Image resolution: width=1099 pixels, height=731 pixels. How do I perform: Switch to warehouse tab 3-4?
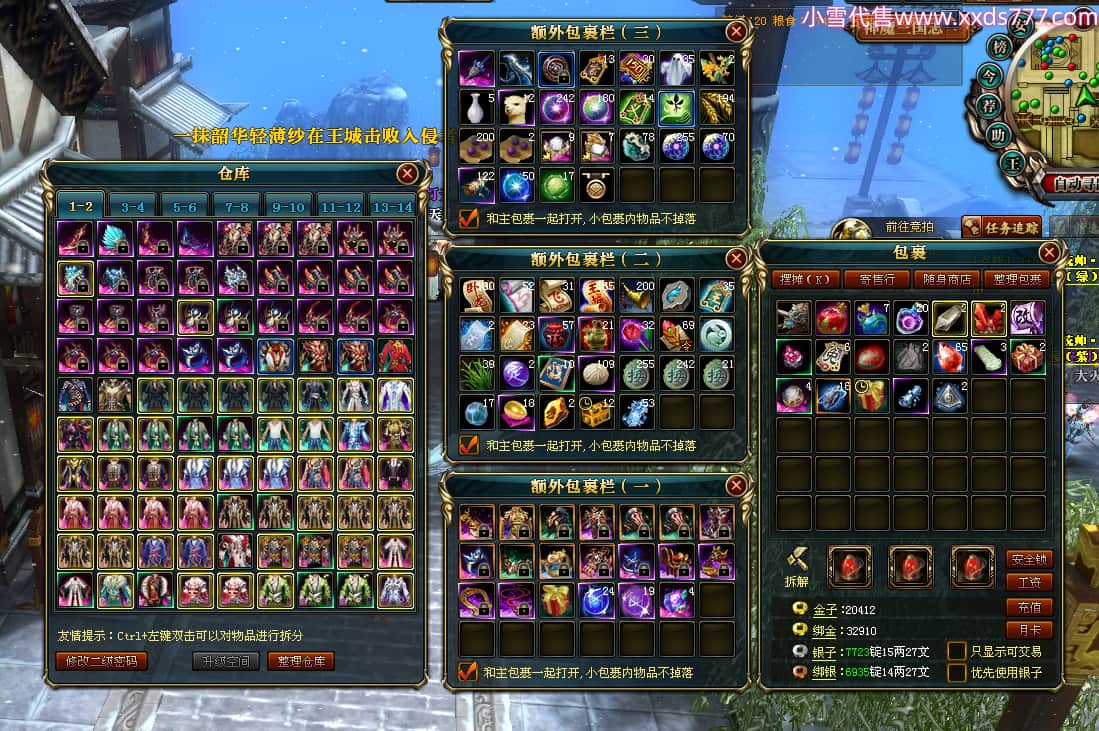133,207
